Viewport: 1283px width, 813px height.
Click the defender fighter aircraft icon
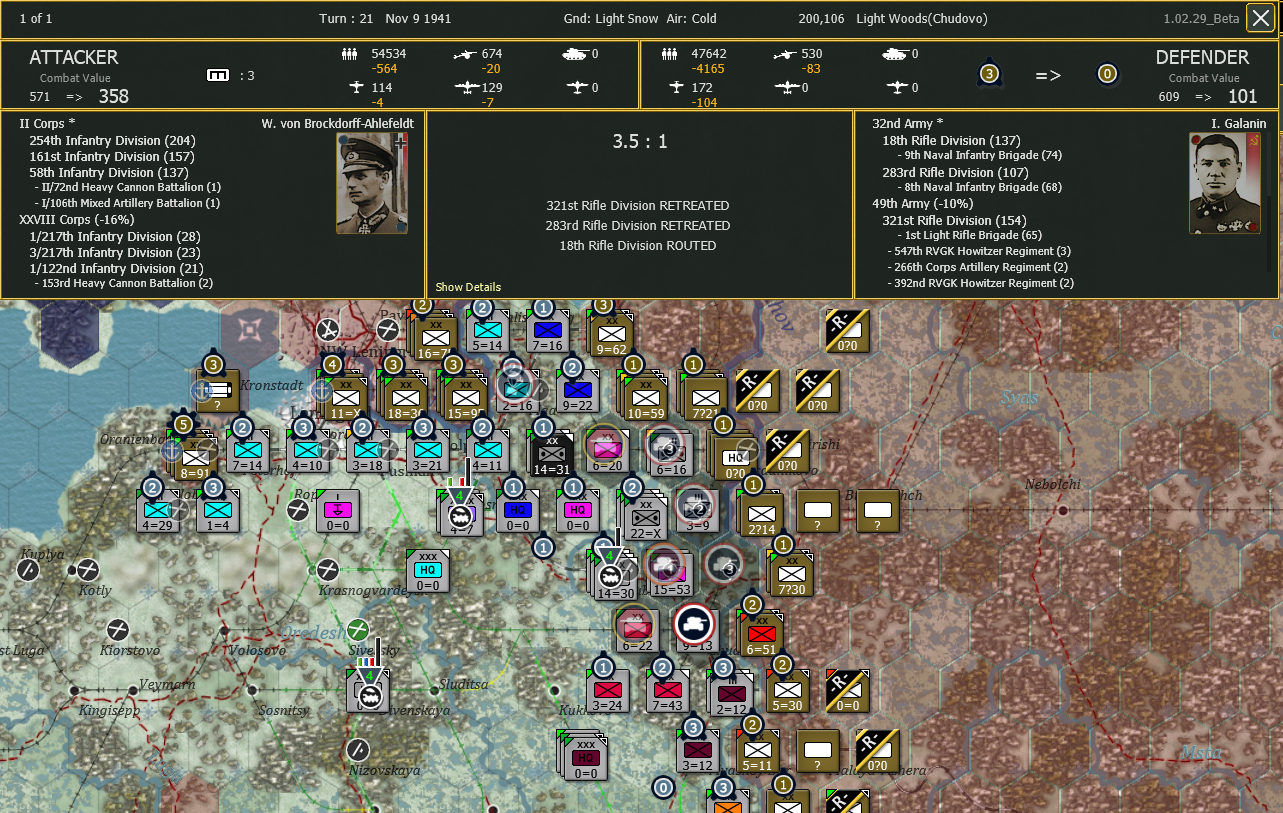click(x=674, y=86)
